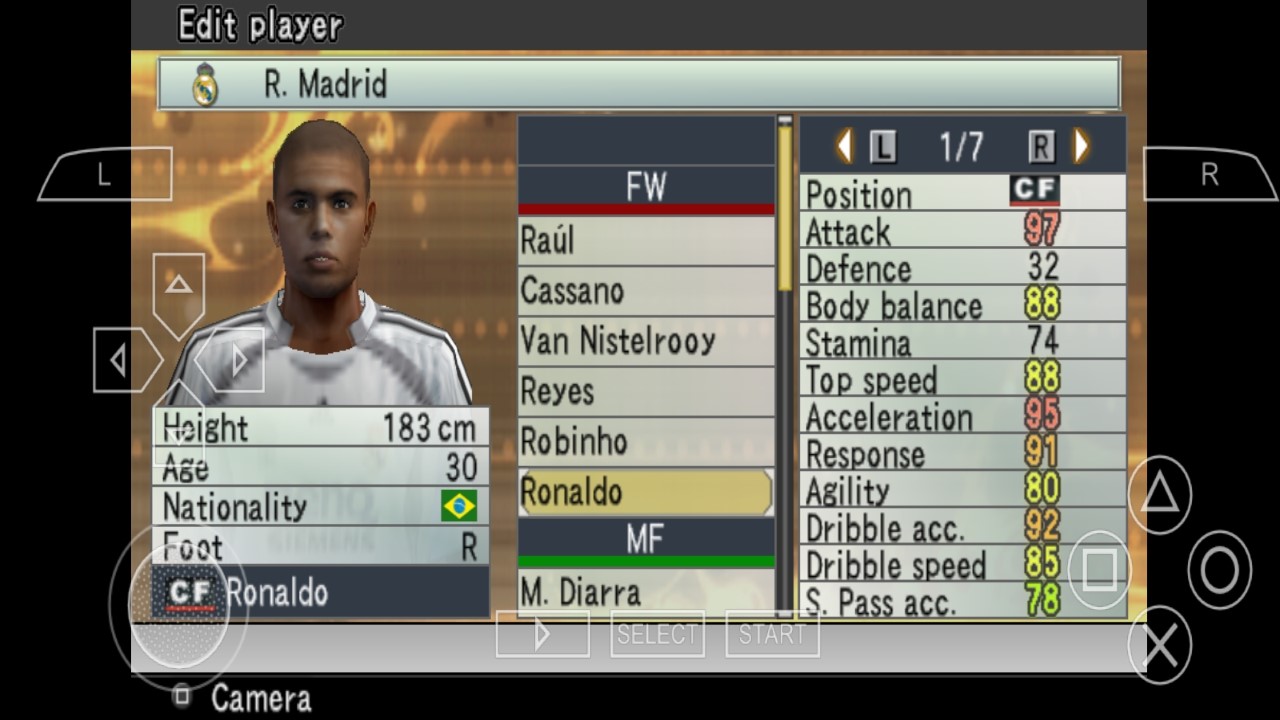Viewport: 1280px width, 720px height.
Task: Click the CF position badge beside Ronaldo's name
Action: 190,592
